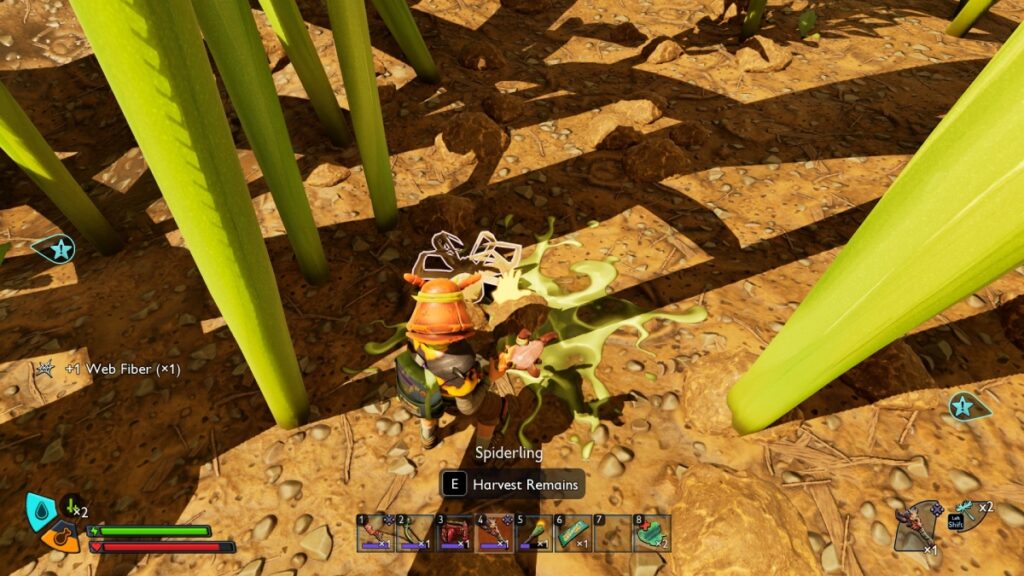
Task: Click the blue water droplet thirst indicator
Action: 40,510
